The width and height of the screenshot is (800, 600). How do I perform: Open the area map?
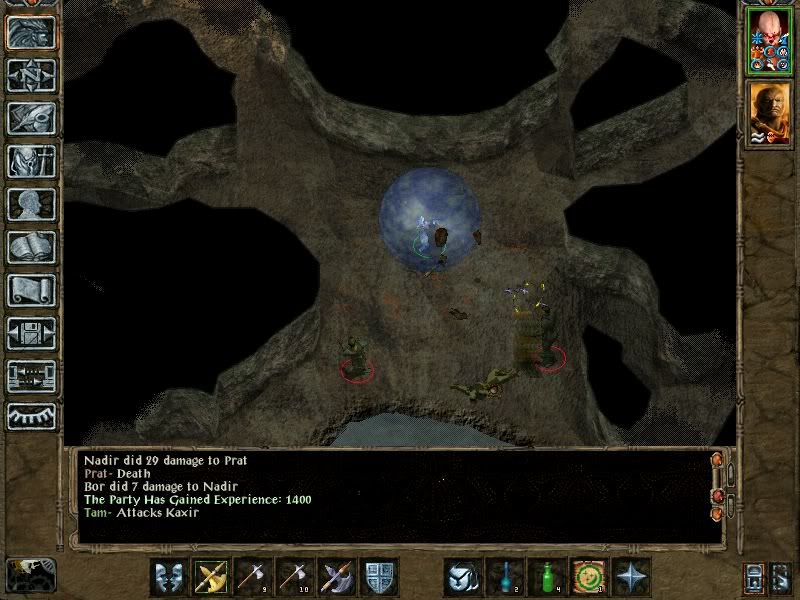click(30, 75)
